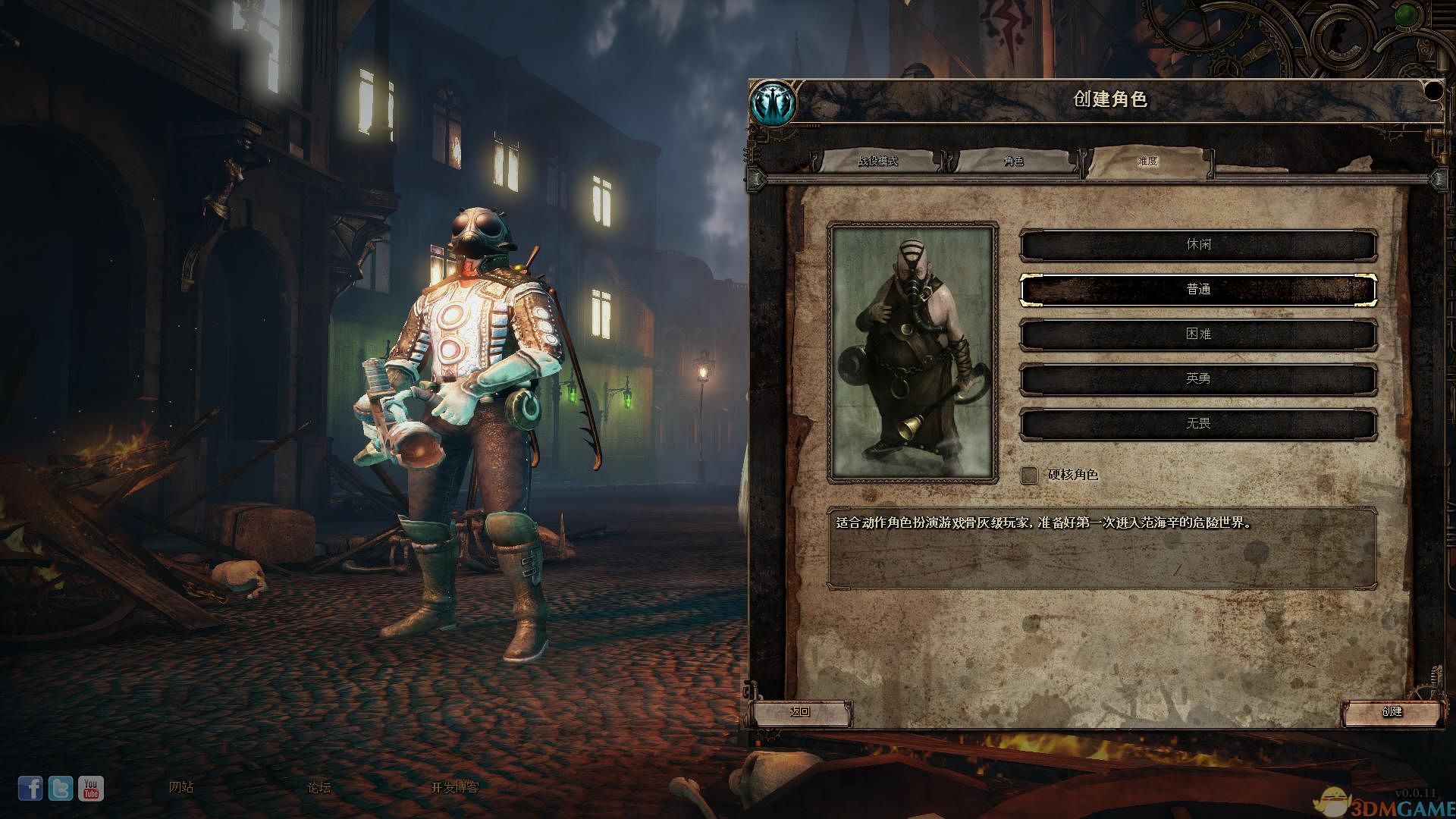Switch to the 战役模式 campaign mode tab
1456x819 pixels.
[877, 162]
